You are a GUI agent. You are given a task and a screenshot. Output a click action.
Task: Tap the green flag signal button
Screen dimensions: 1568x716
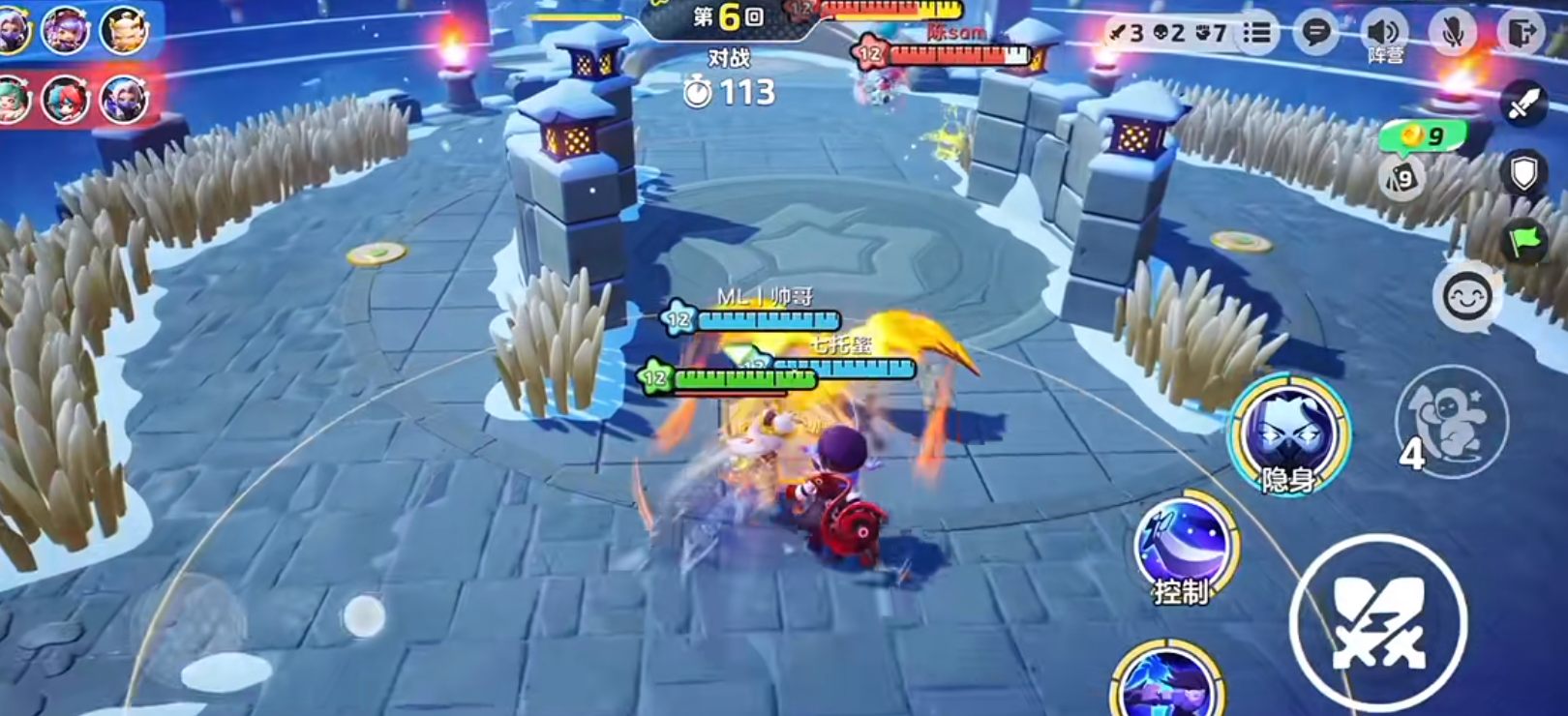point(1523,241)
